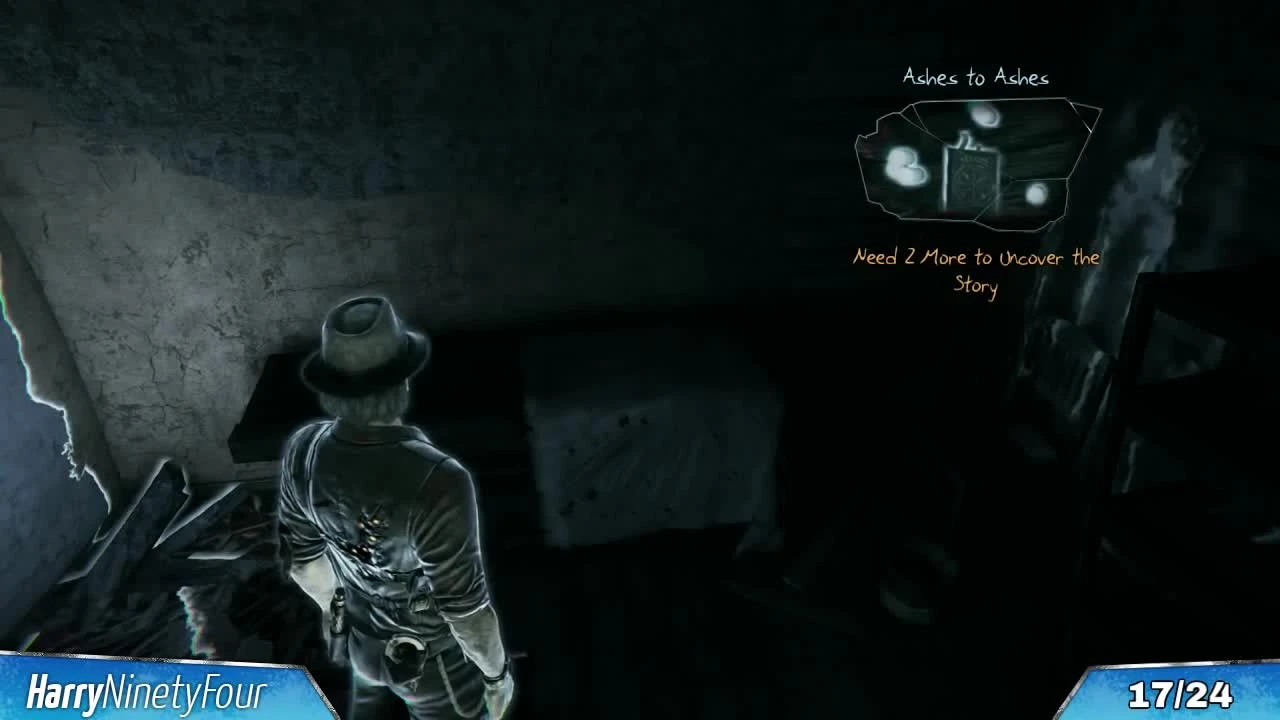1280x720 pixels.
Task: Click the HarryNinetyFour name link
Action: pyautogui.click(x=146, y=689)
